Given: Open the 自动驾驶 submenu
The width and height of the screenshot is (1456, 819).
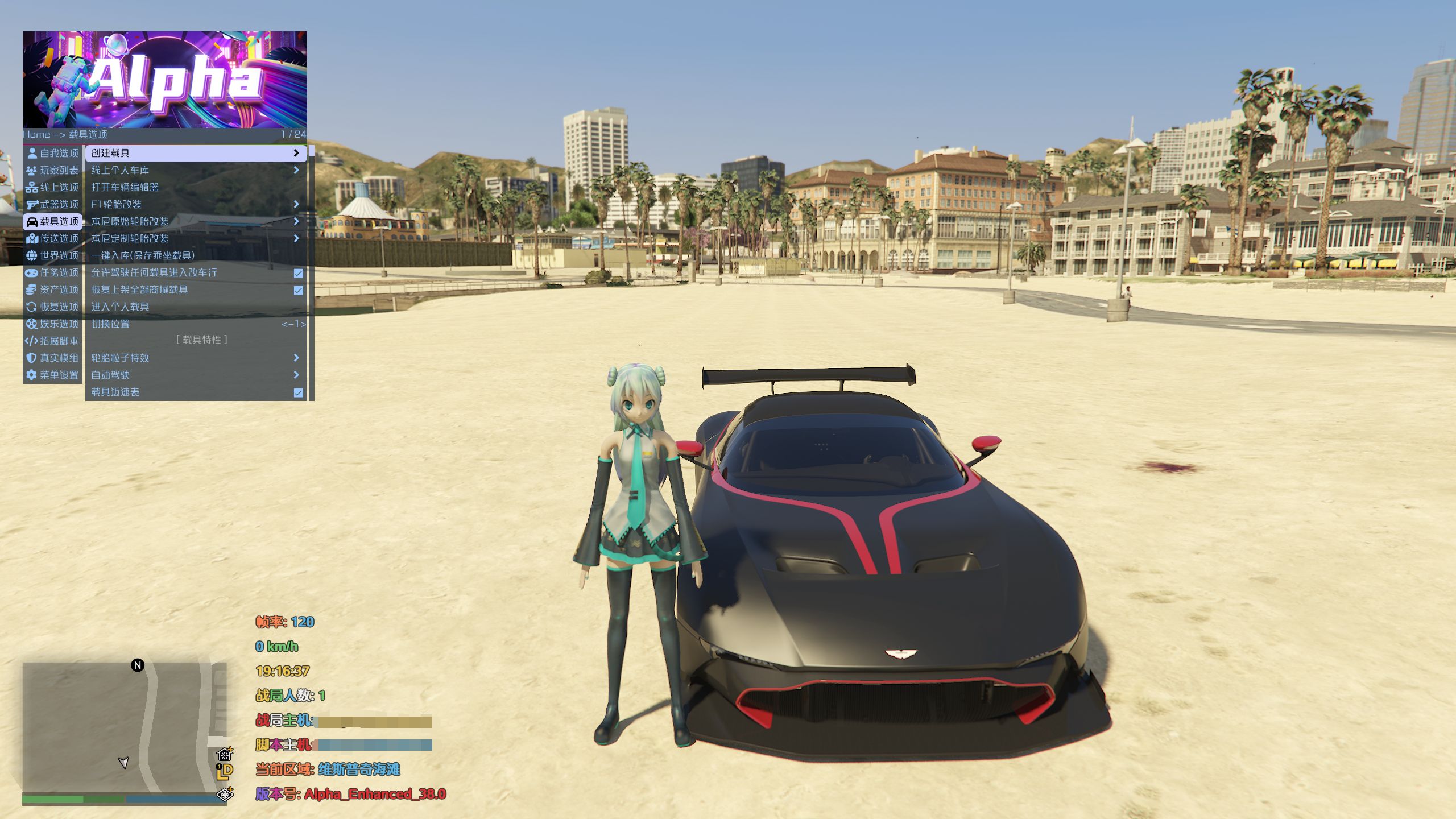Looking at the screenshot, I should (x=195, y=375).
